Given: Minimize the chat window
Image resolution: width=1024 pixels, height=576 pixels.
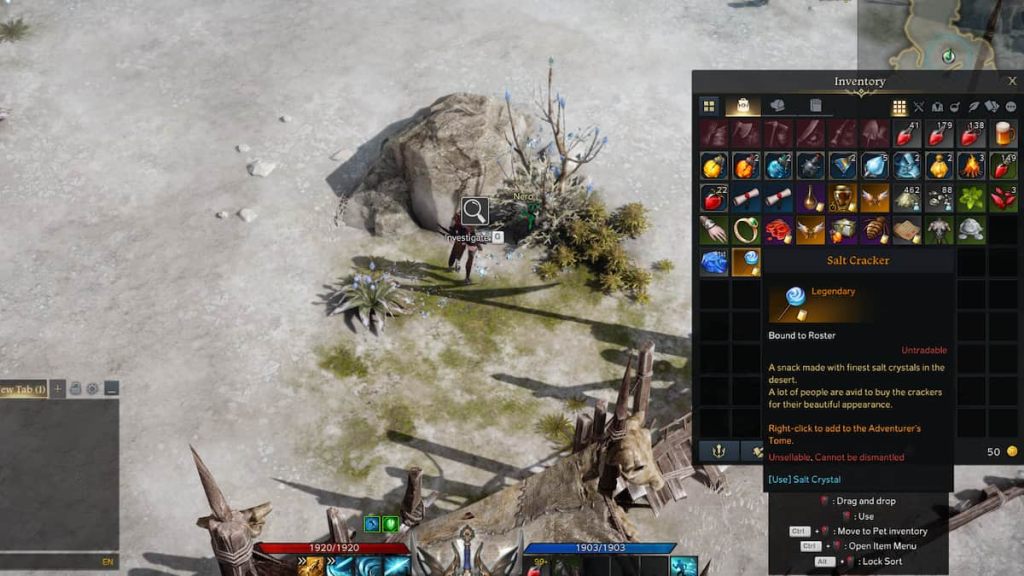Looking at the screenshot, I should (111, 388).
